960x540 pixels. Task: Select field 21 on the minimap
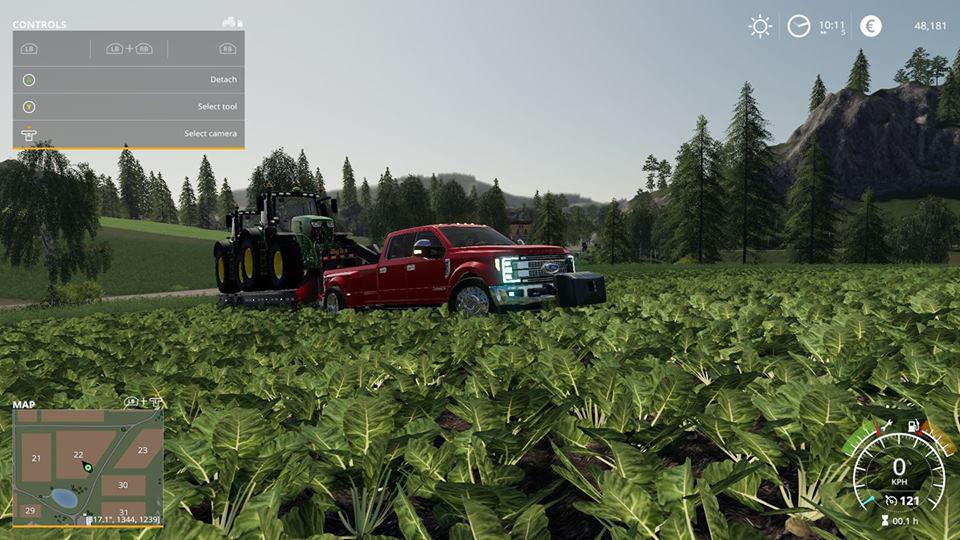tap(36, 458)
